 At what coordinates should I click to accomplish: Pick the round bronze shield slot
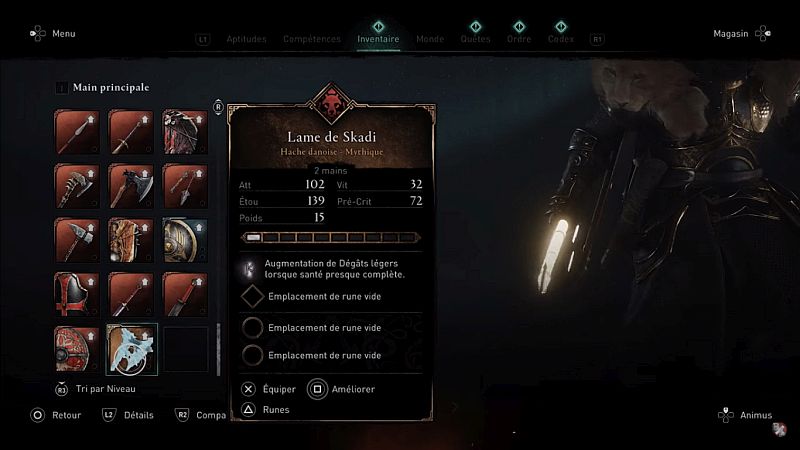coord(185,240)
